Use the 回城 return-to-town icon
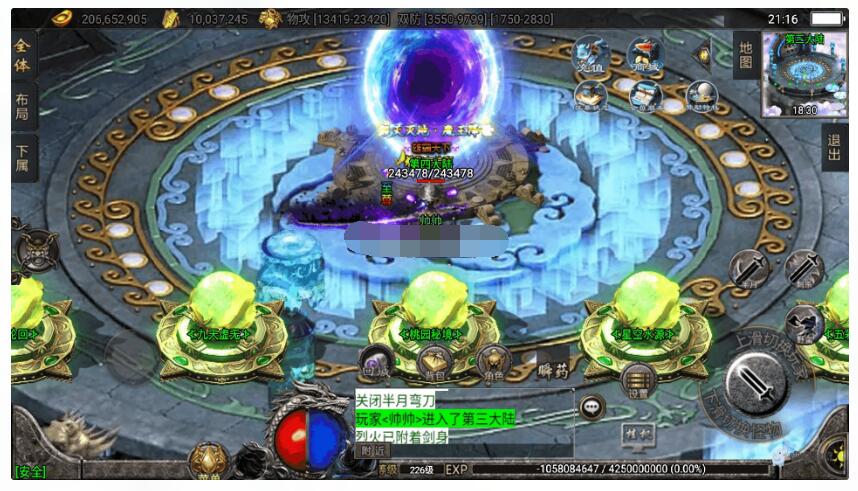Viewport: 858px width, 491px height. pyautogui.click(x=377, y=361)
